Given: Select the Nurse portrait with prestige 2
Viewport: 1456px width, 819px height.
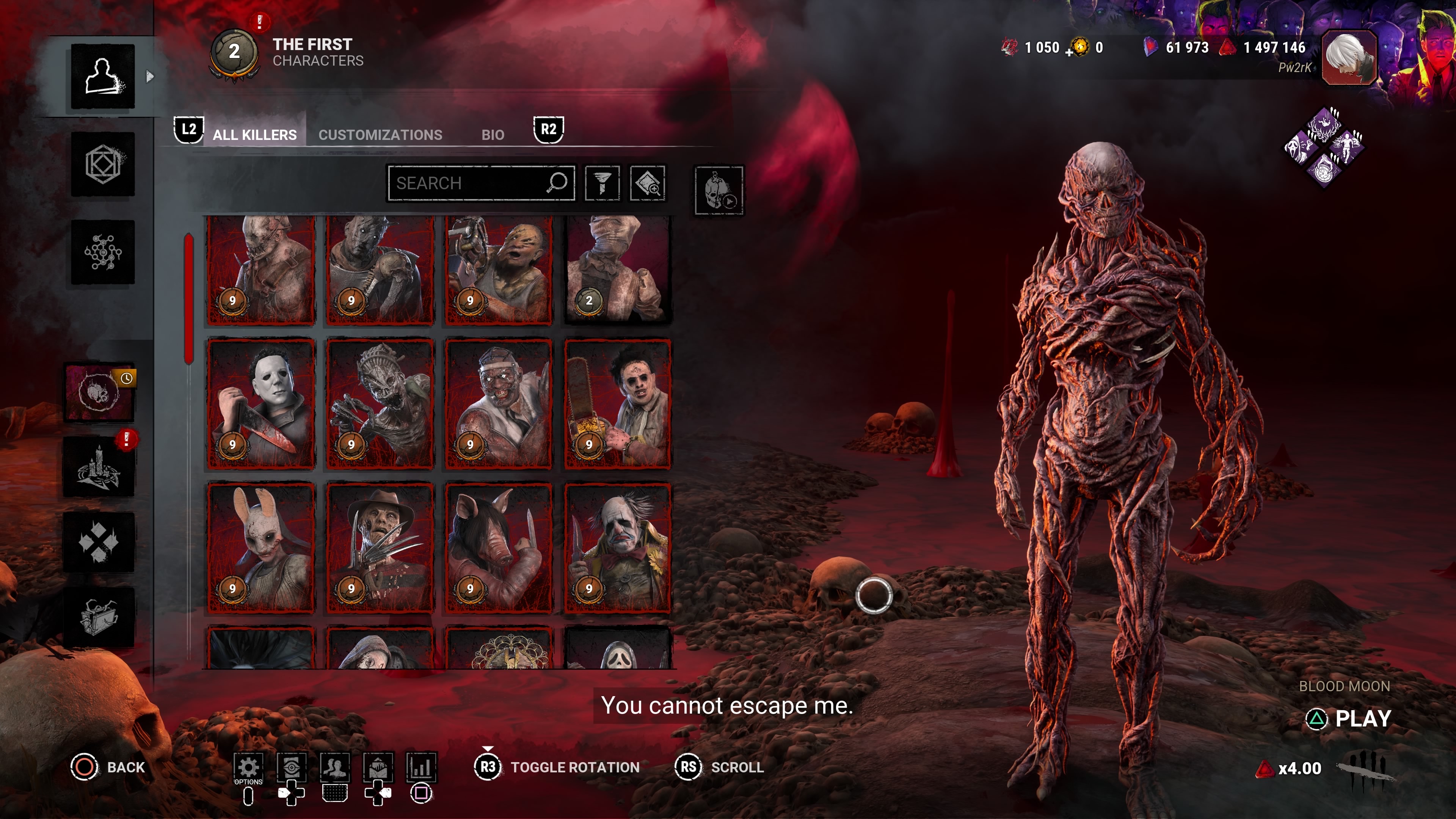Looking at the screenshot, I should coord(617,270).
